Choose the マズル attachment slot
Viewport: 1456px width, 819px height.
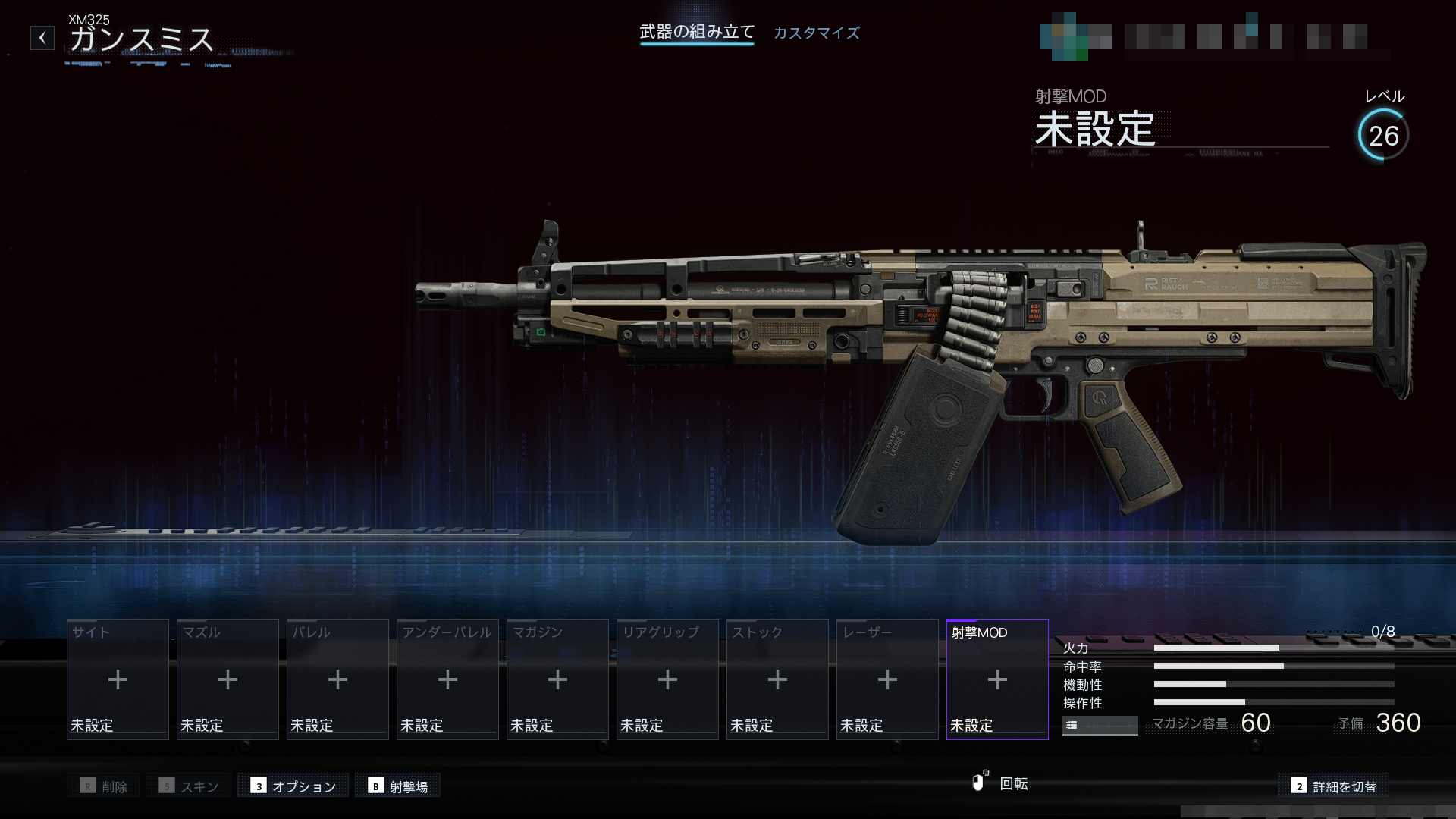coord(227,679)
